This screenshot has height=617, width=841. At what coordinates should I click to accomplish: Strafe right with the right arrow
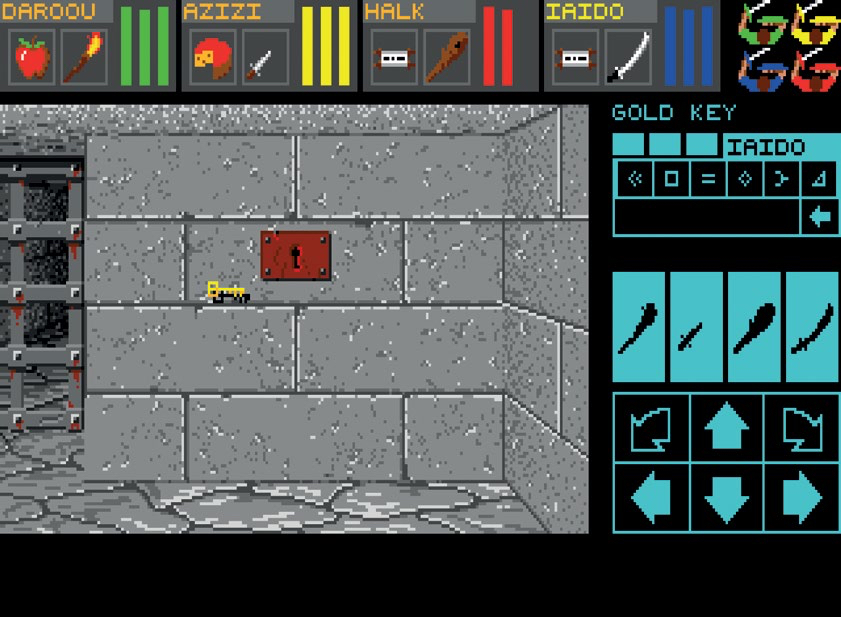point(802,497)
